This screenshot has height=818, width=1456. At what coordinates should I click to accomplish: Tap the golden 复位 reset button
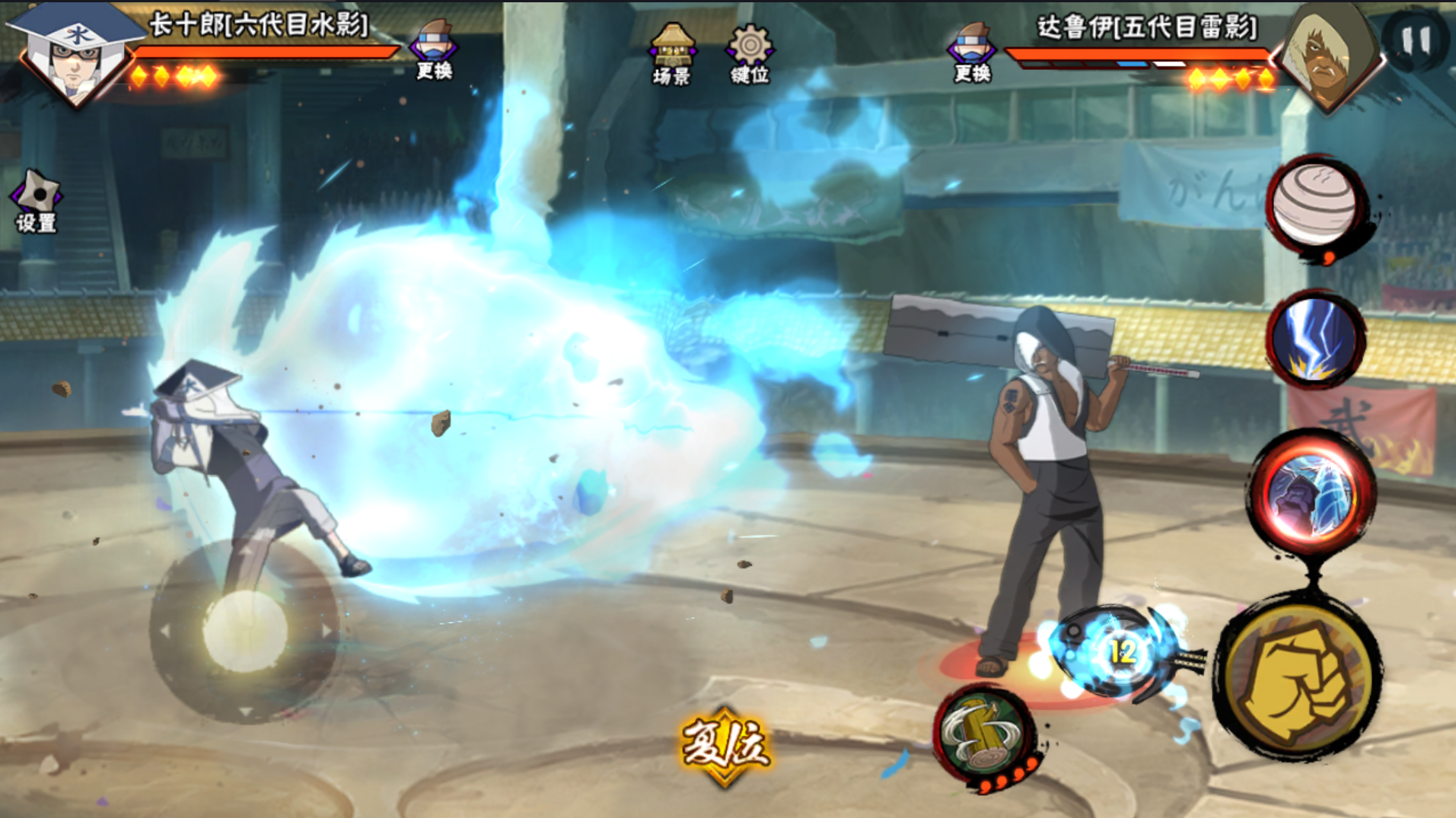pos(724,744)
